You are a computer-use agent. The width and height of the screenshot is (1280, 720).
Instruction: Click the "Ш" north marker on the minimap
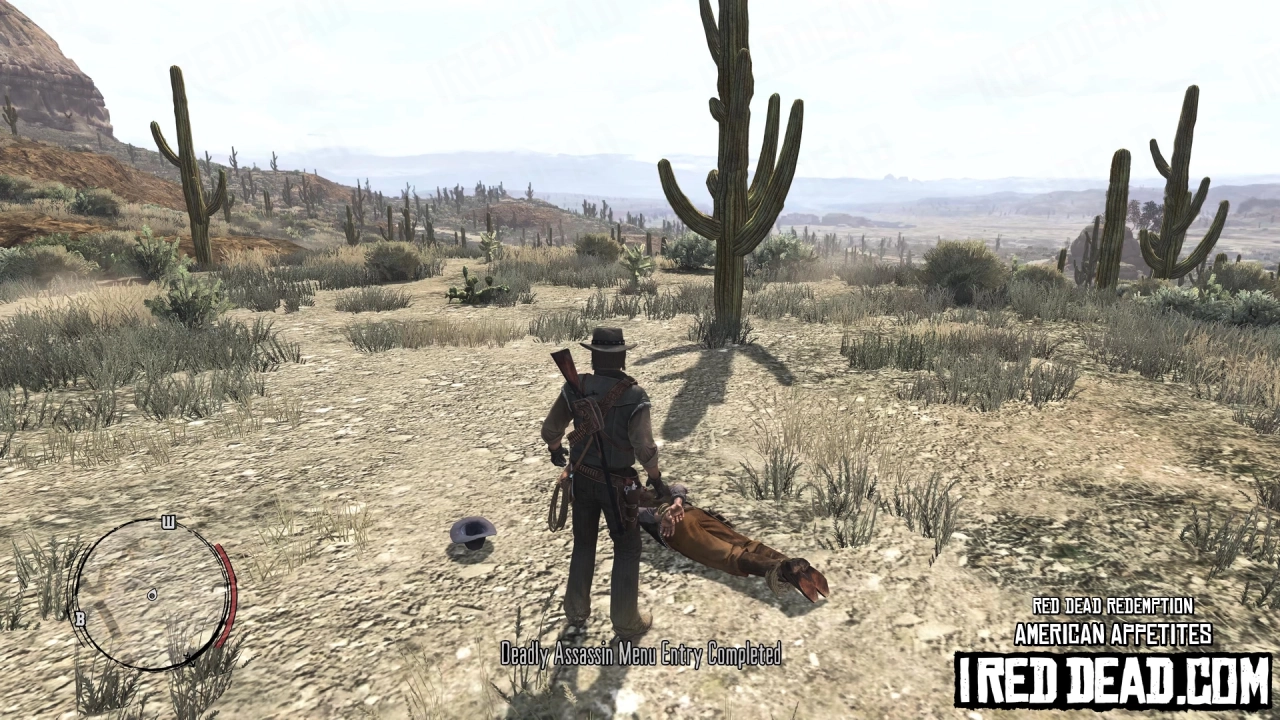[x=168, y=521]
